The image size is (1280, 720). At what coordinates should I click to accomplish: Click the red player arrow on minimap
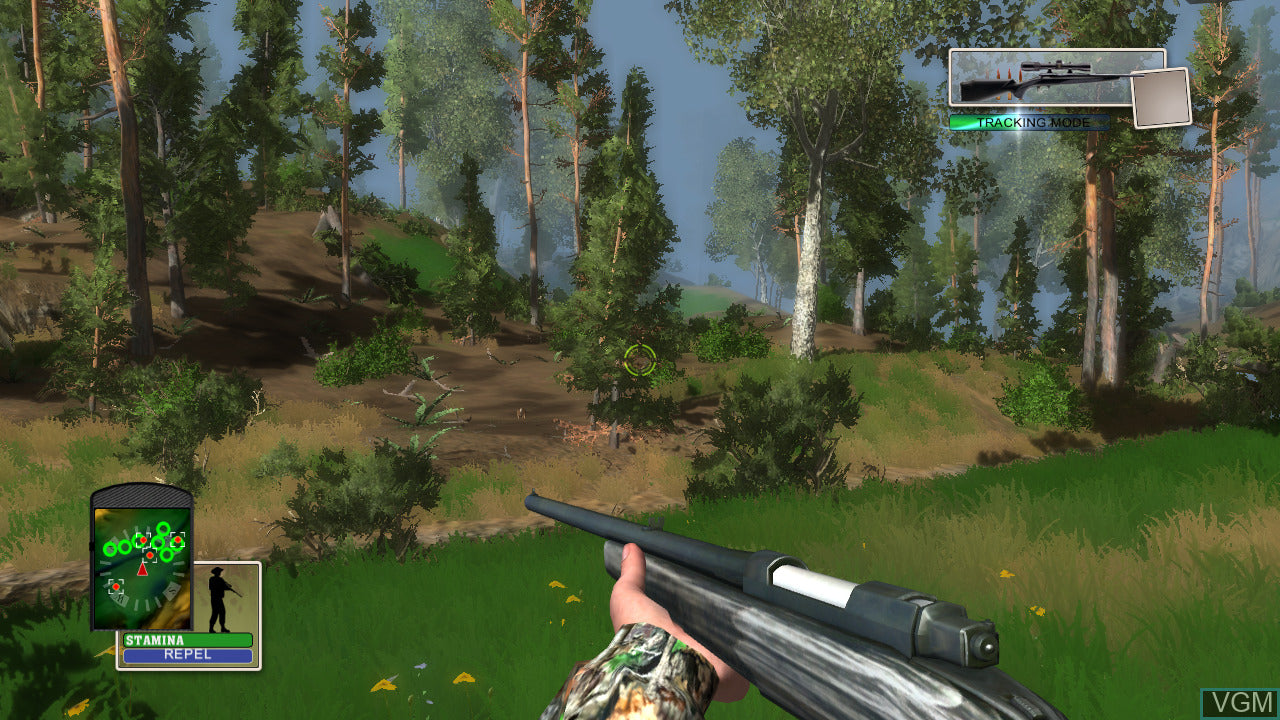point(142,569)
